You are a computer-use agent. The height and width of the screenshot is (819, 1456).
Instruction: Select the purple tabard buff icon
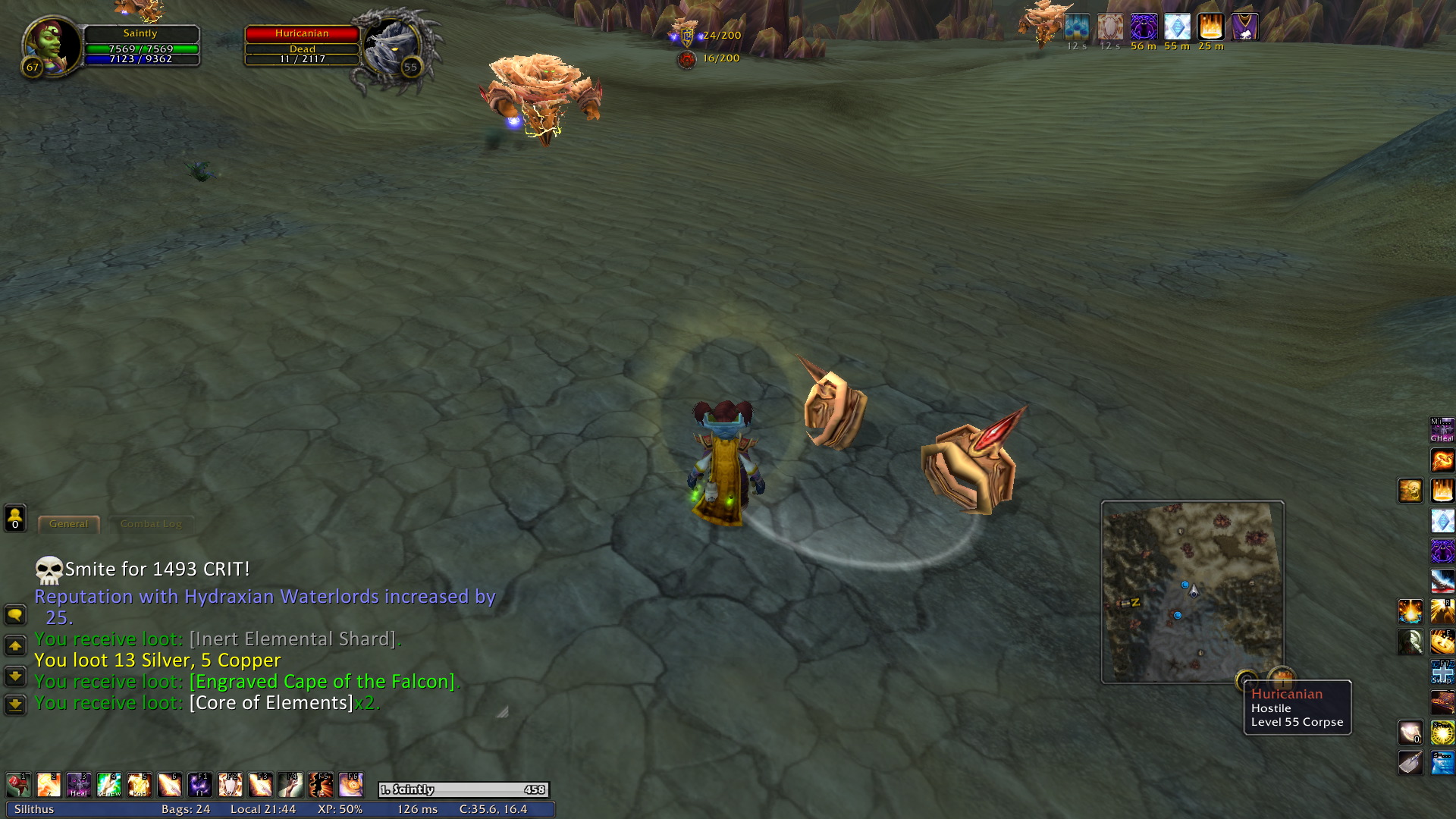click(1244, 27)
